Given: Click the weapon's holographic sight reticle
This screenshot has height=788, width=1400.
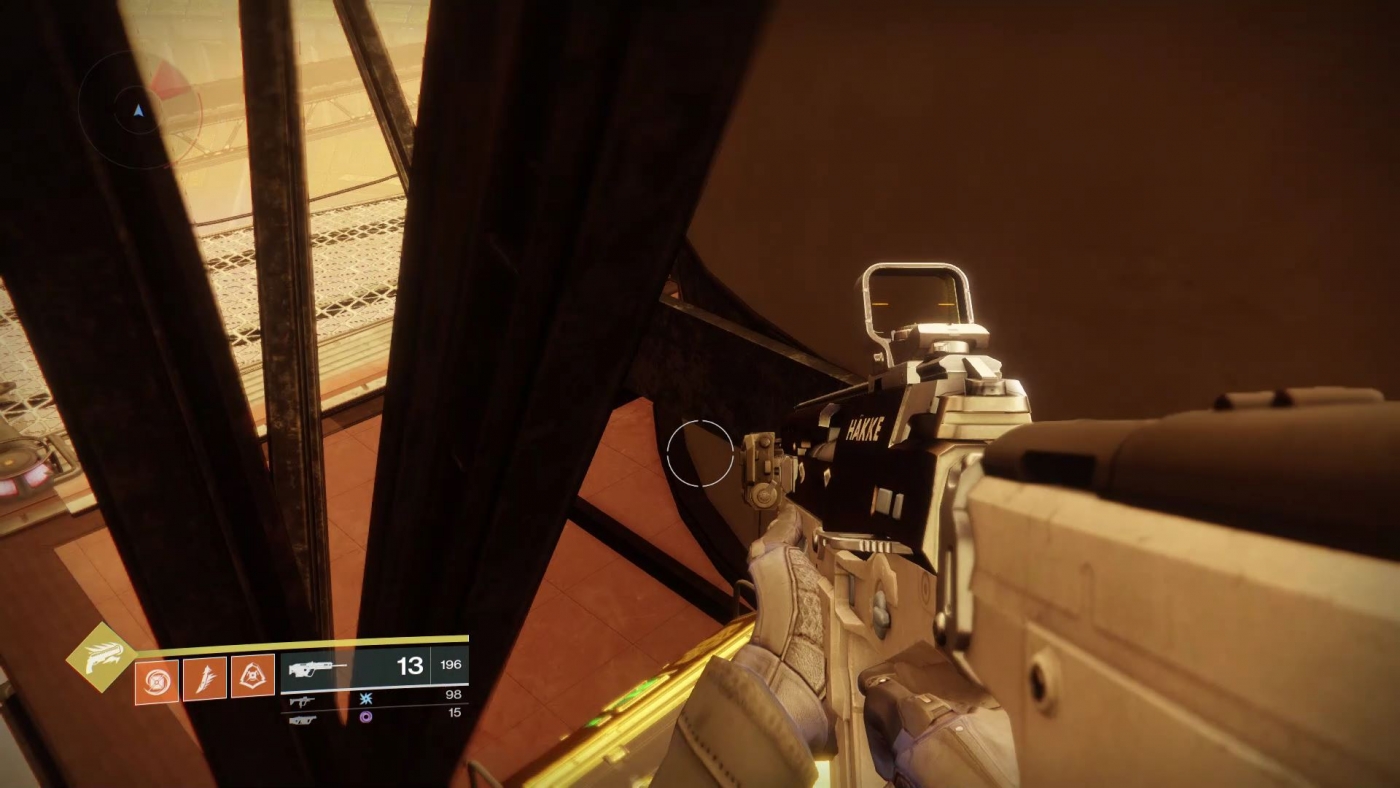Looking at the screenshot, I should tap(916, 302).
